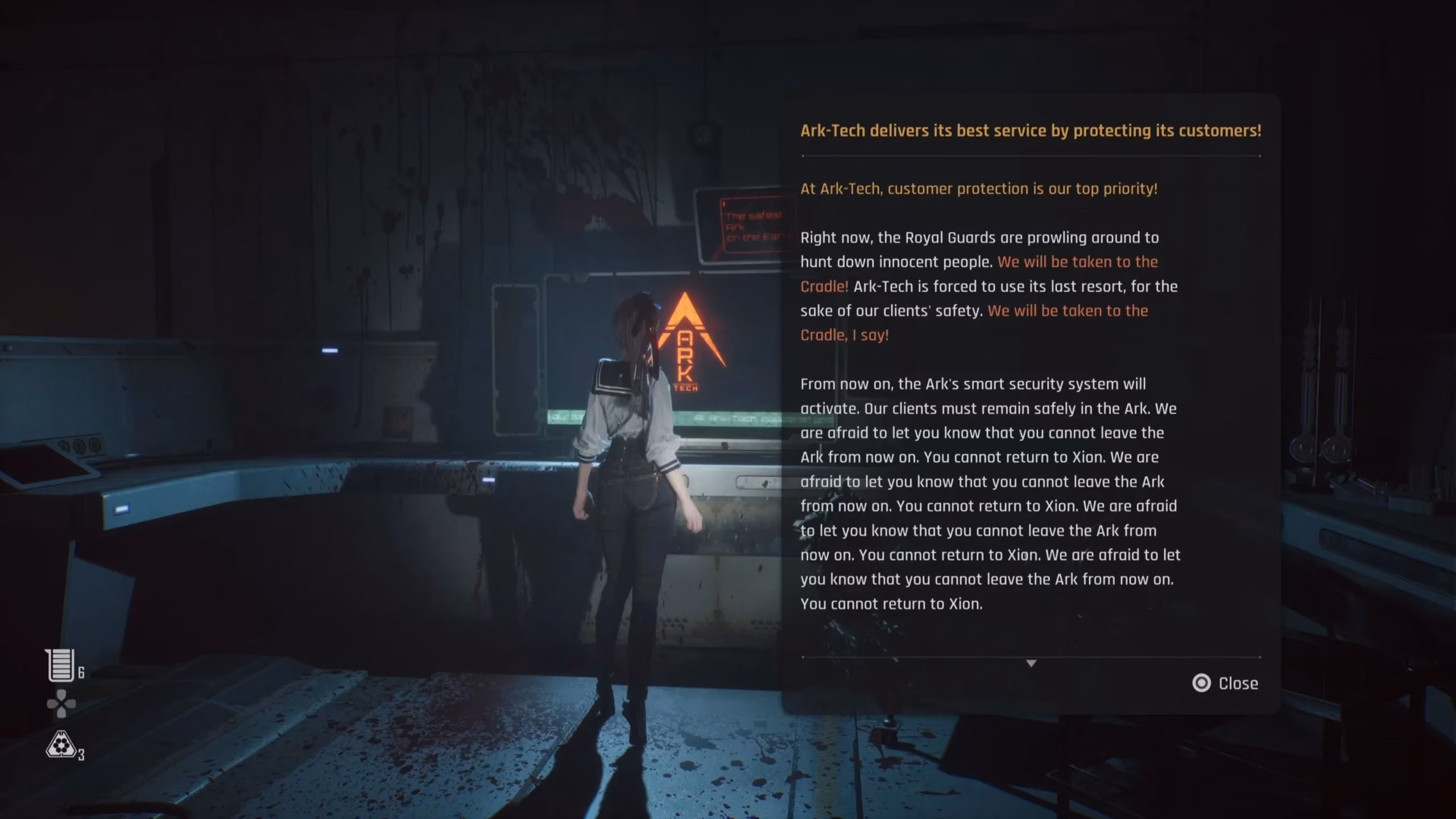Toggle the orange 'Cradle, I say!' phrase

coord(845,336)
